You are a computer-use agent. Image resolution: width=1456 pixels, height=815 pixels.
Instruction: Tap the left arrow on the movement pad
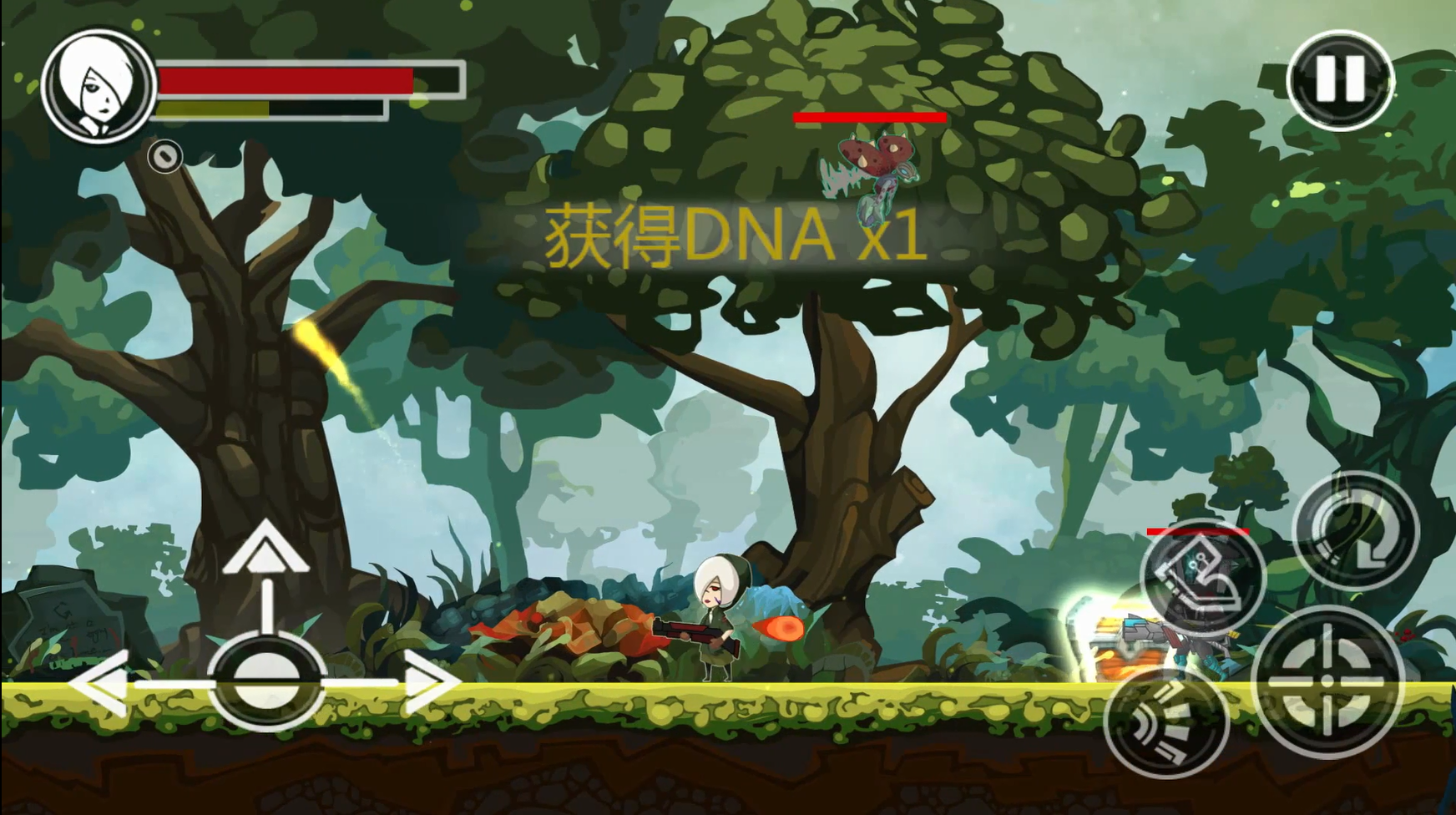point(100,682)
